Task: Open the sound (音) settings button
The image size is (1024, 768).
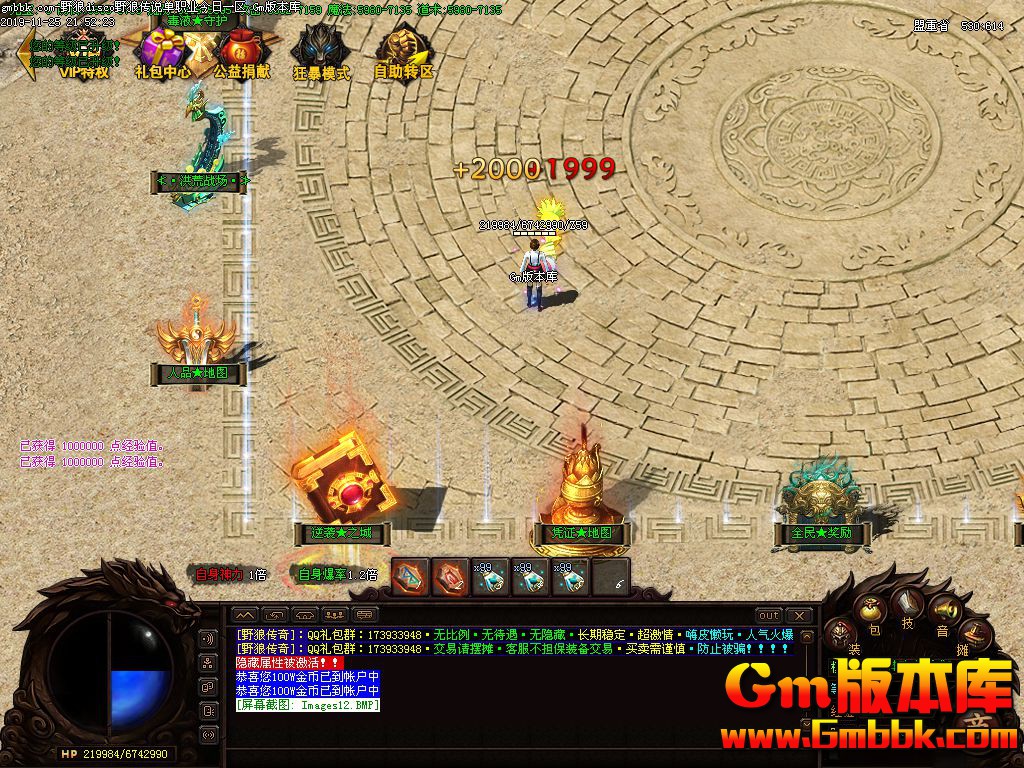Action: pos(942,611)
